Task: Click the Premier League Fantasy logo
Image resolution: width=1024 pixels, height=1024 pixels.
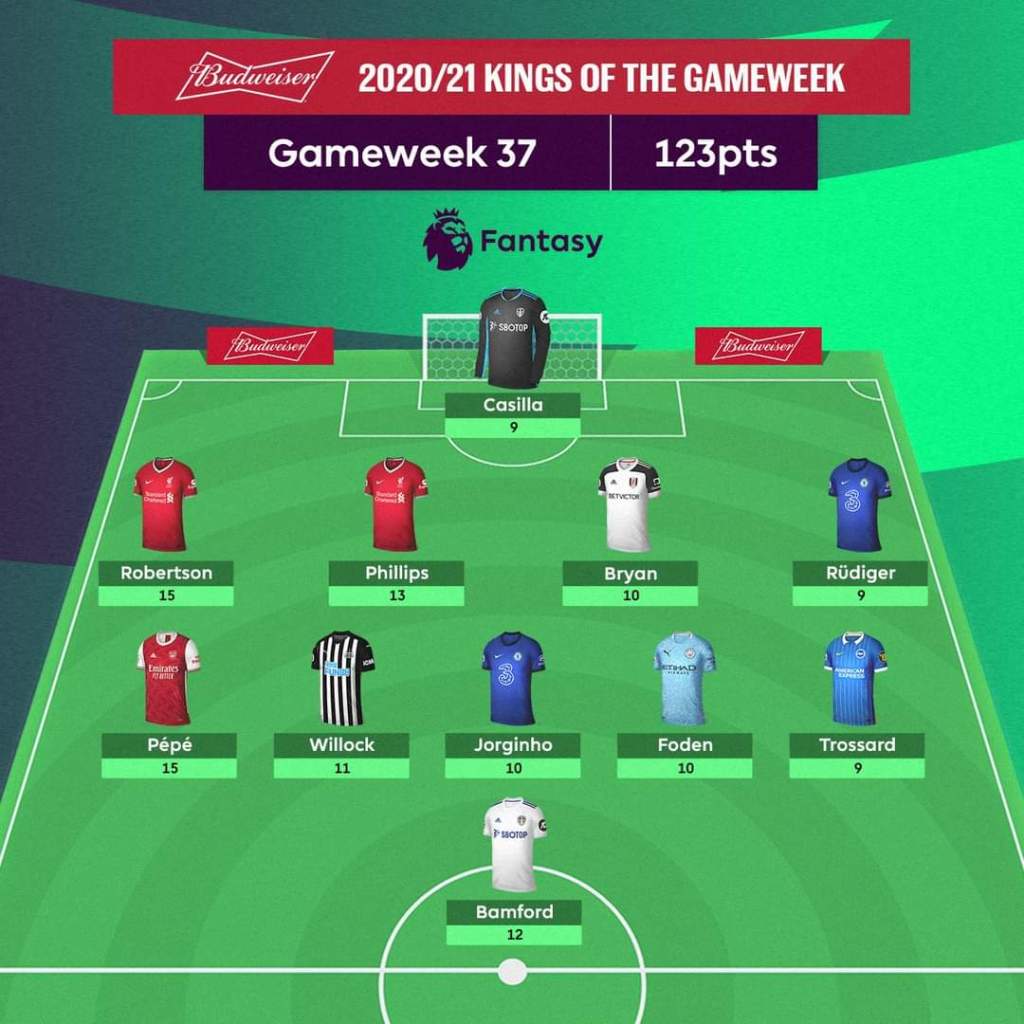Action: 513,240
